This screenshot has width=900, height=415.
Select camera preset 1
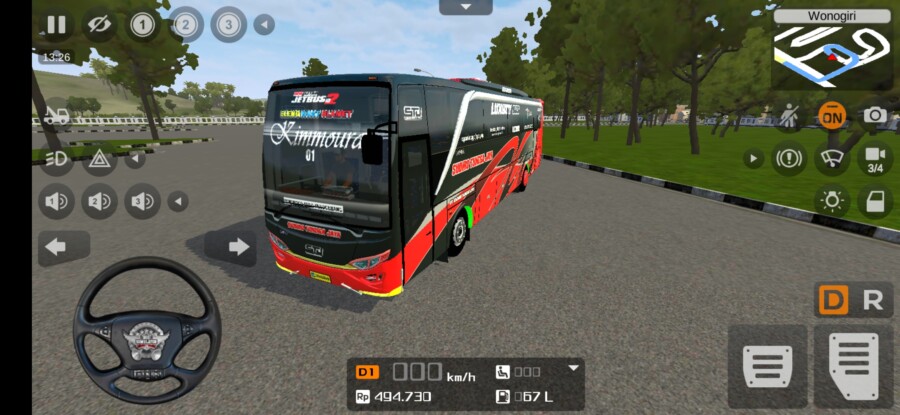point(143,25)
